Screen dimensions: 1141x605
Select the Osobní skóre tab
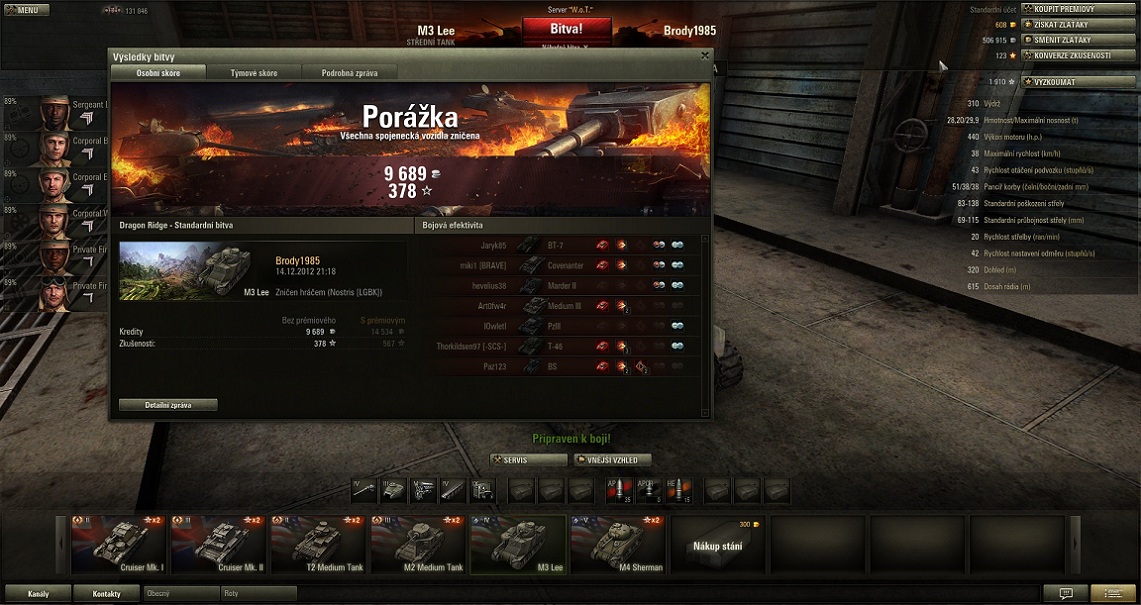tap(158, 73)
